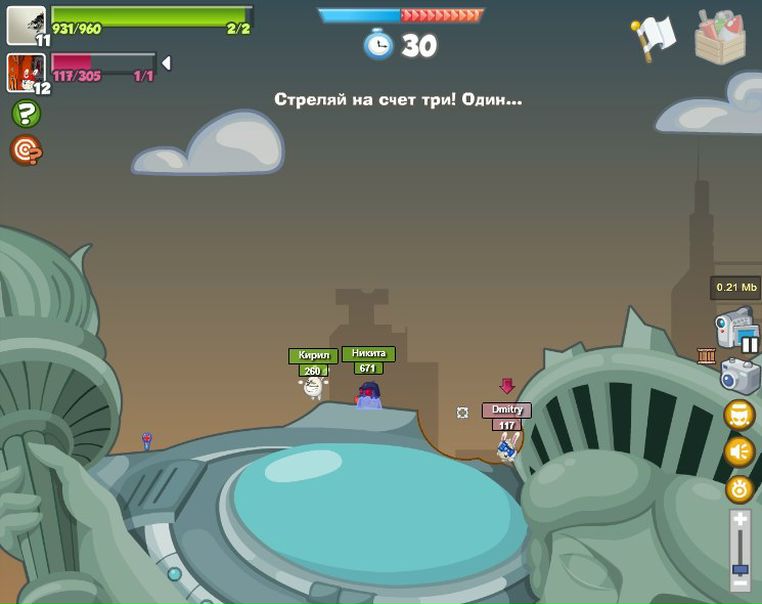Viewport: 762px width, 604px height.
Task: Click the white surrender flag
Action: 654,37
